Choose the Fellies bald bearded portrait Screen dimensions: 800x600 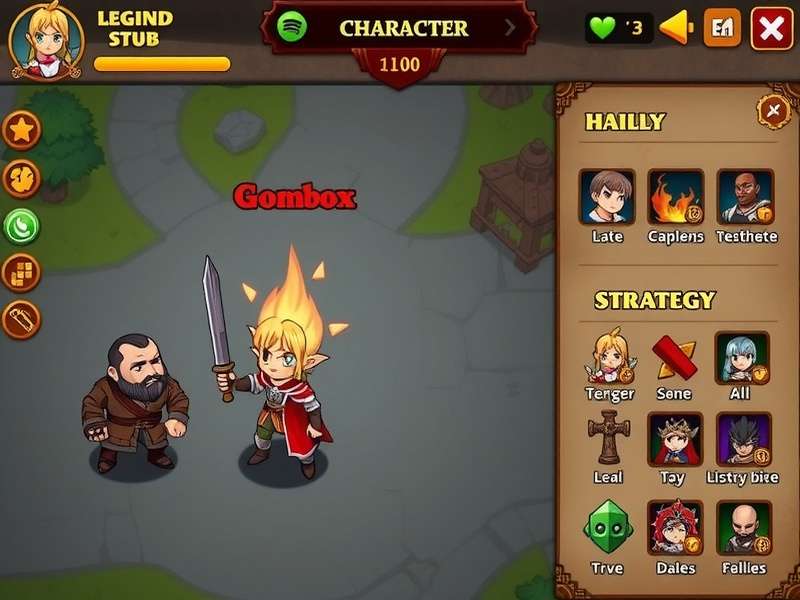point(743,527)
